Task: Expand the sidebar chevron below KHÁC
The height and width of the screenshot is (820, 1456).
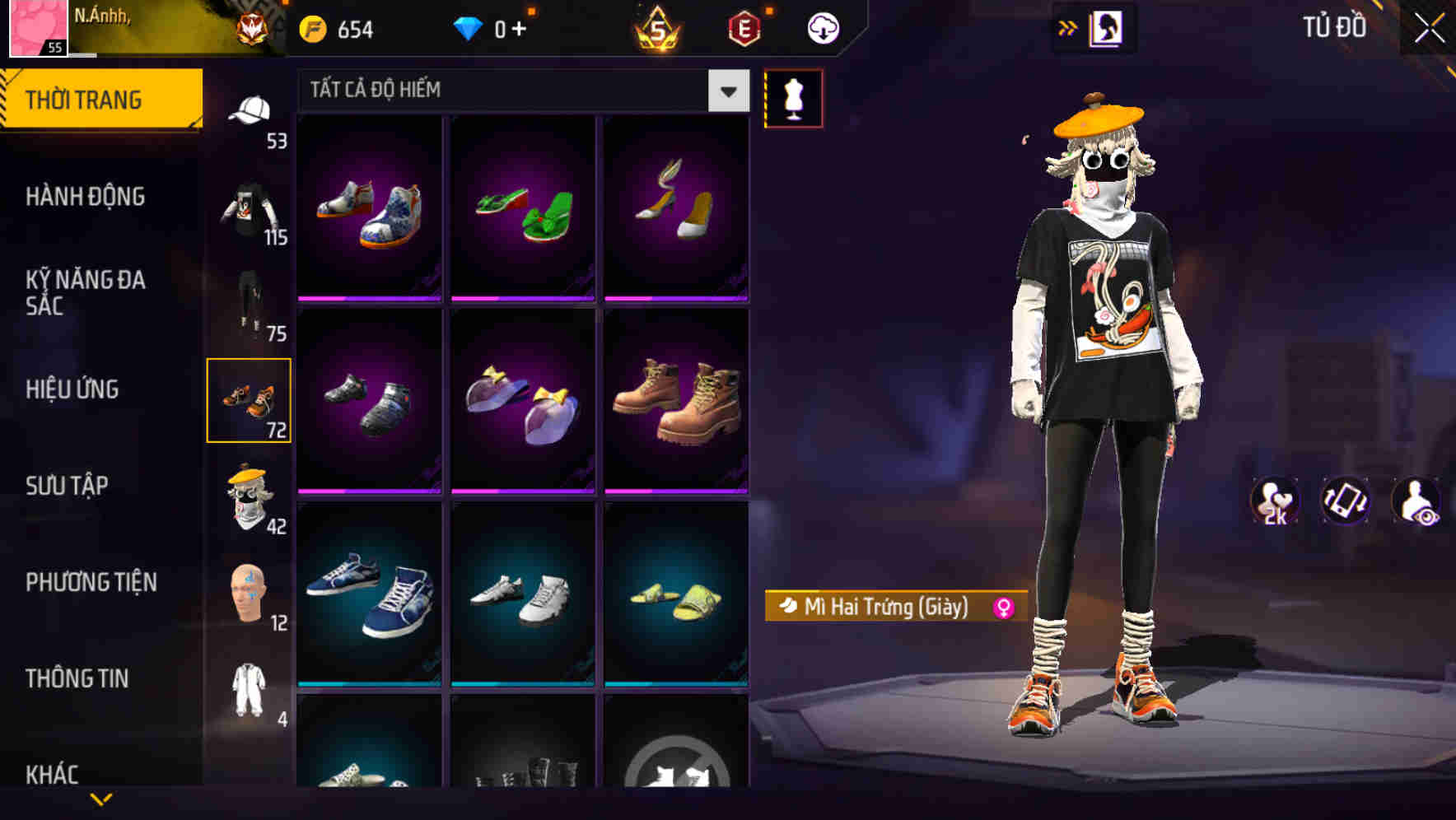Action: [x=100, y=800]
